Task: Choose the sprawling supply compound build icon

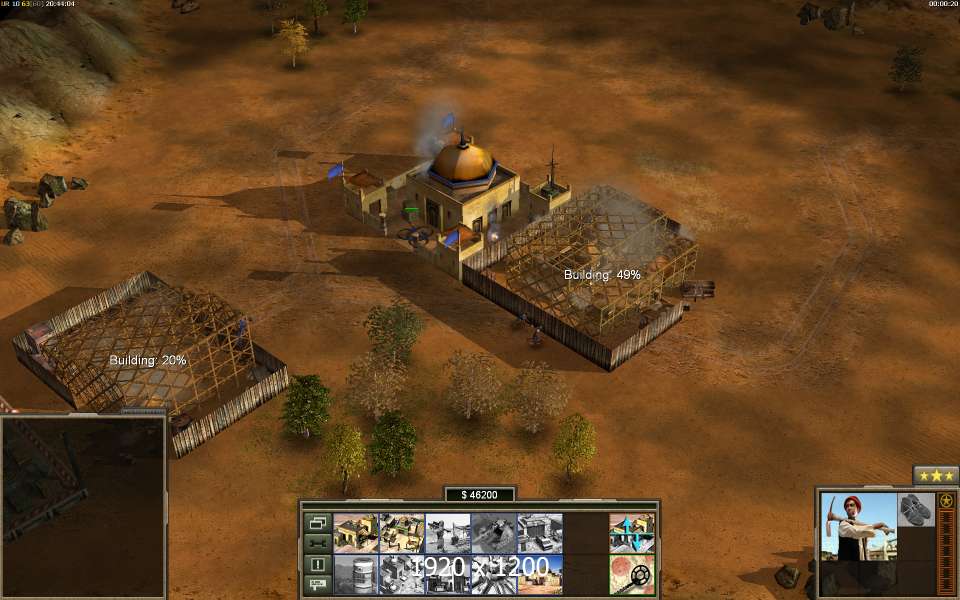Action: [x=401, y=533]
